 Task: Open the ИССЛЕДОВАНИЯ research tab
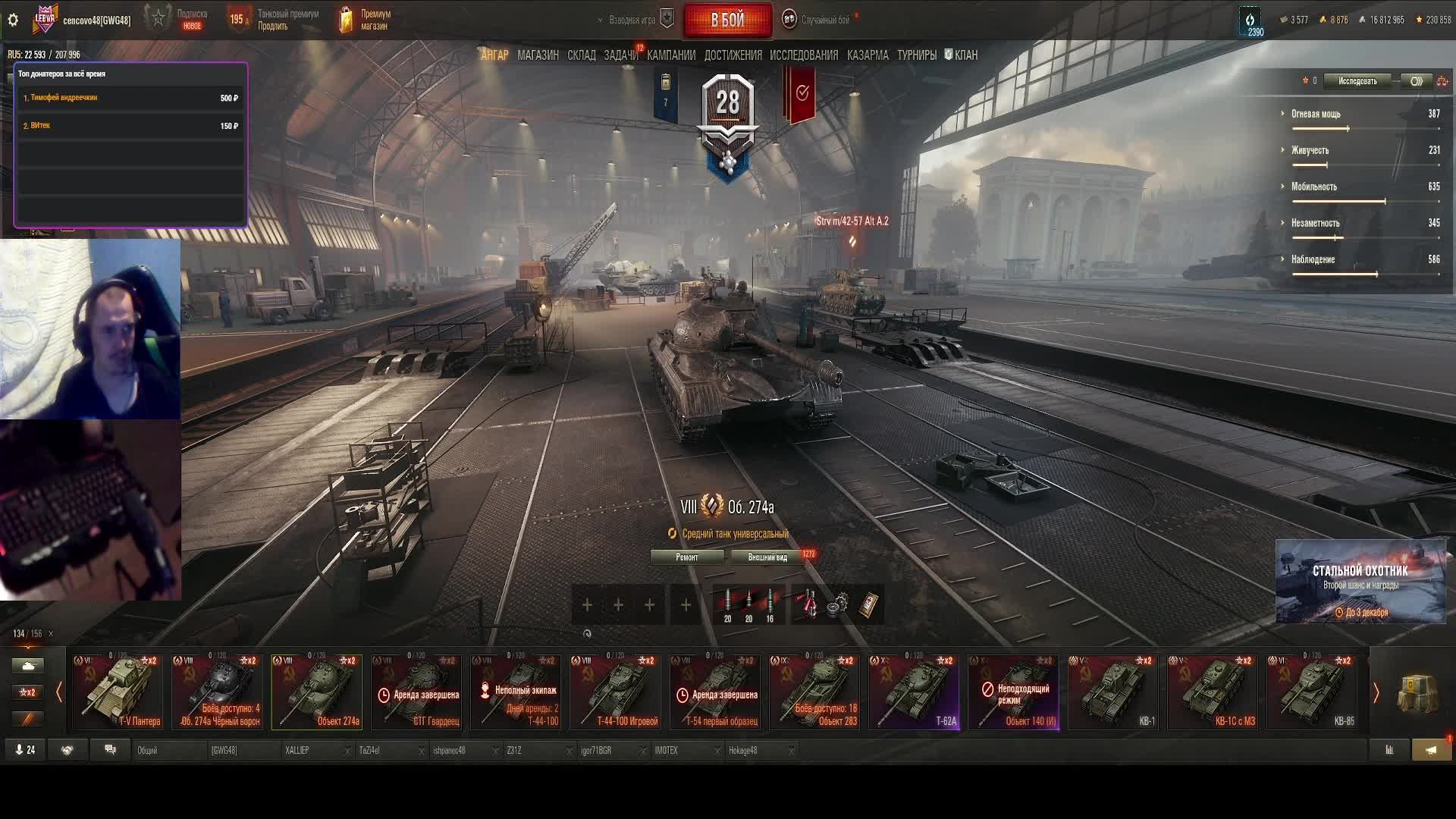[x=804, y=55]
